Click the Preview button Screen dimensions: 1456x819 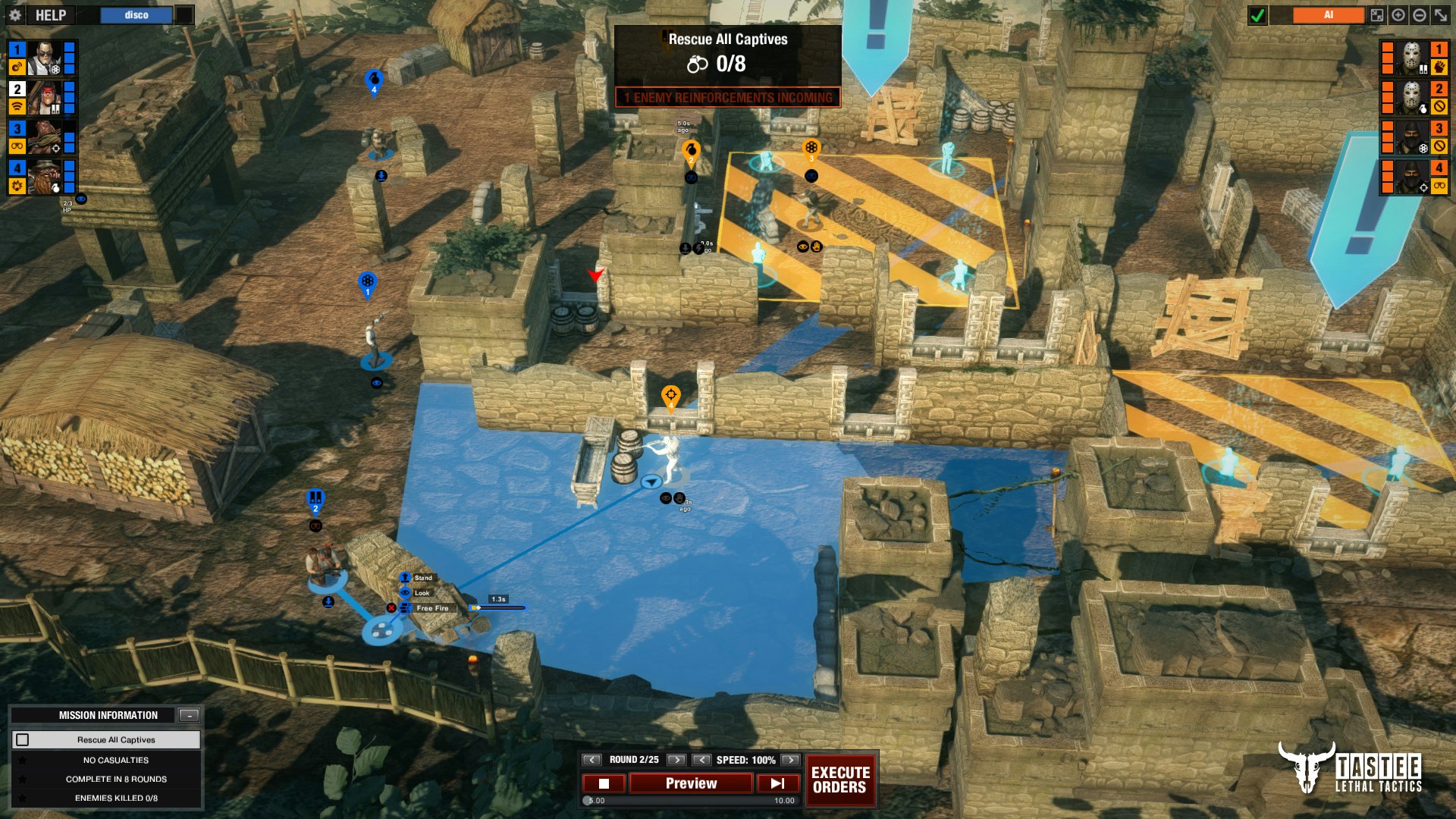click(690, 783)
